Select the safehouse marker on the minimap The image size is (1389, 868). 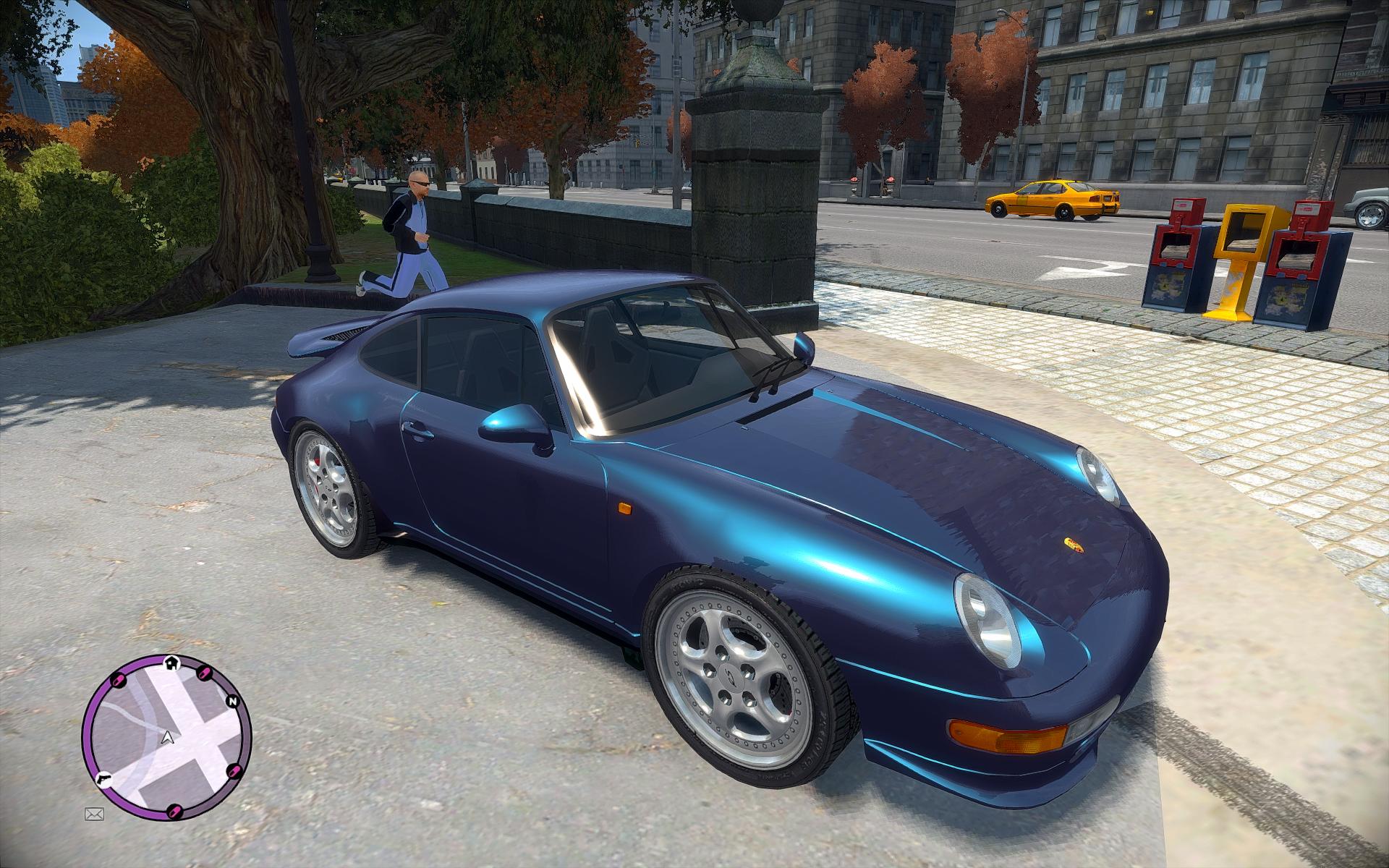coord(172,661)
